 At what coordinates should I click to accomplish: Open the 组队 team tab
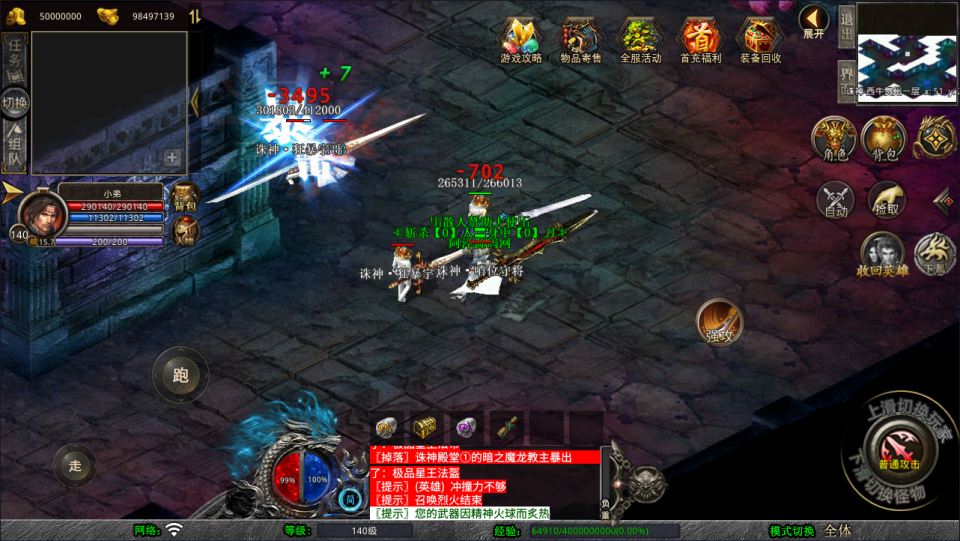click(15, 145)
